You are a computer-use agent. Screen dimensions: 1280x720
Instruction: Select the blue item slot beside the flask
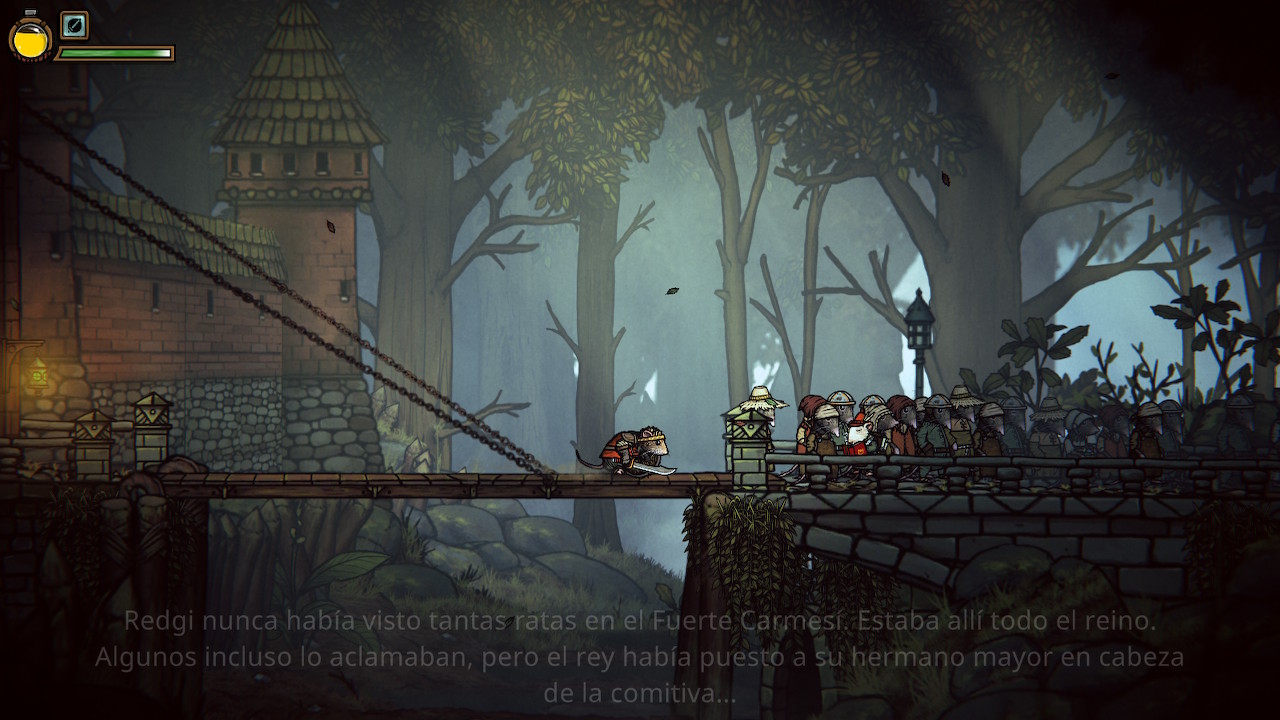pos(74,25)
